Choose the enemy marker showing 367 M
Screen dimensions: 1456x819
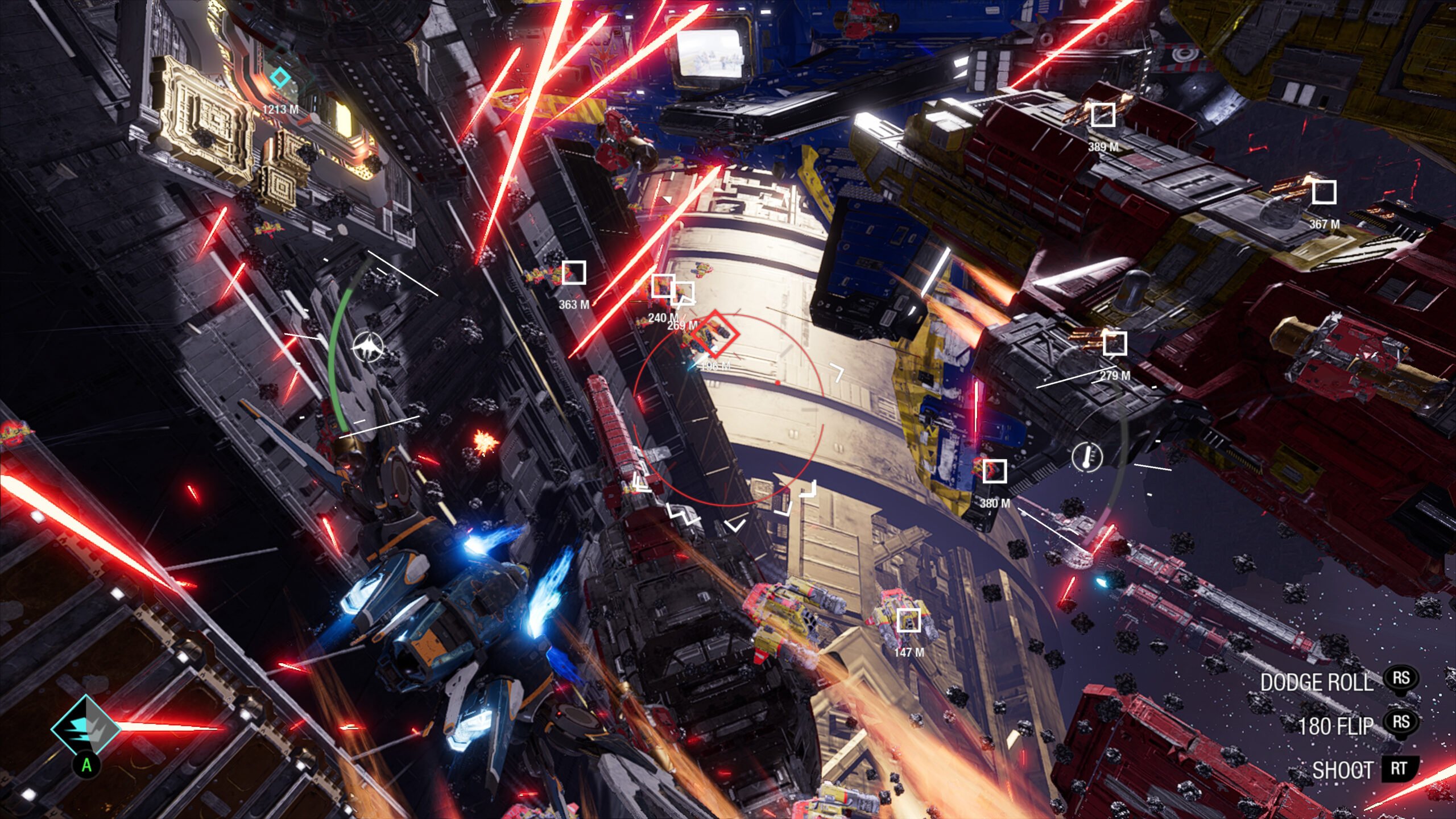[x=1323, y=193]
